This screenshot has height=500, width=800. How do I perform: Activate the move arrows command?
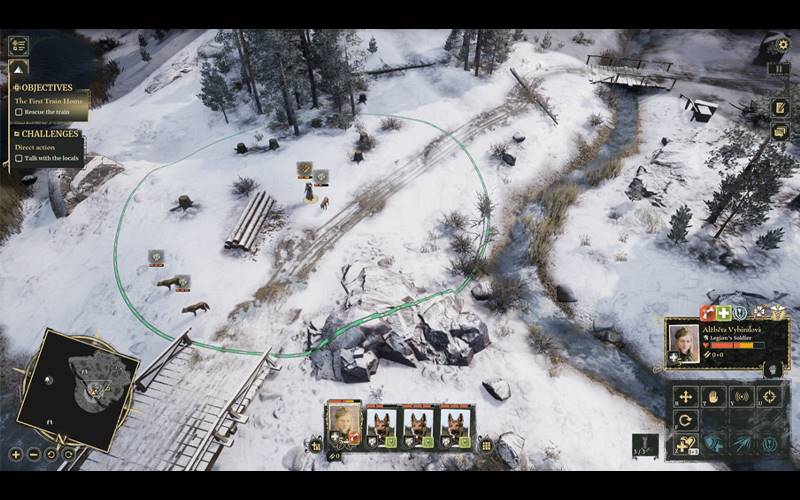(685, 396)
